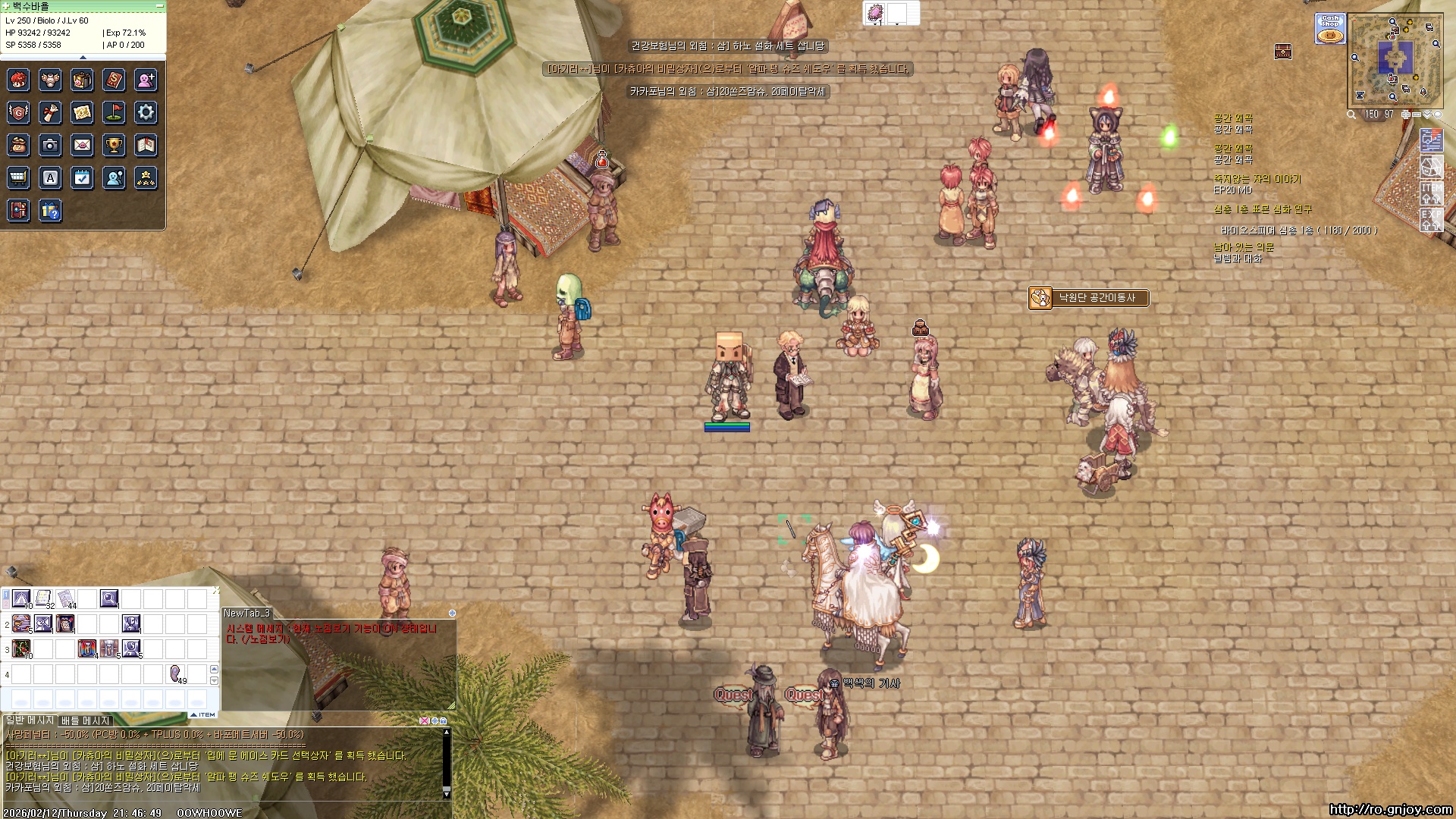
Task: Use the magnifying glass skill in hotbar row one
Action: pyautogui.click(x=109, y=599)
